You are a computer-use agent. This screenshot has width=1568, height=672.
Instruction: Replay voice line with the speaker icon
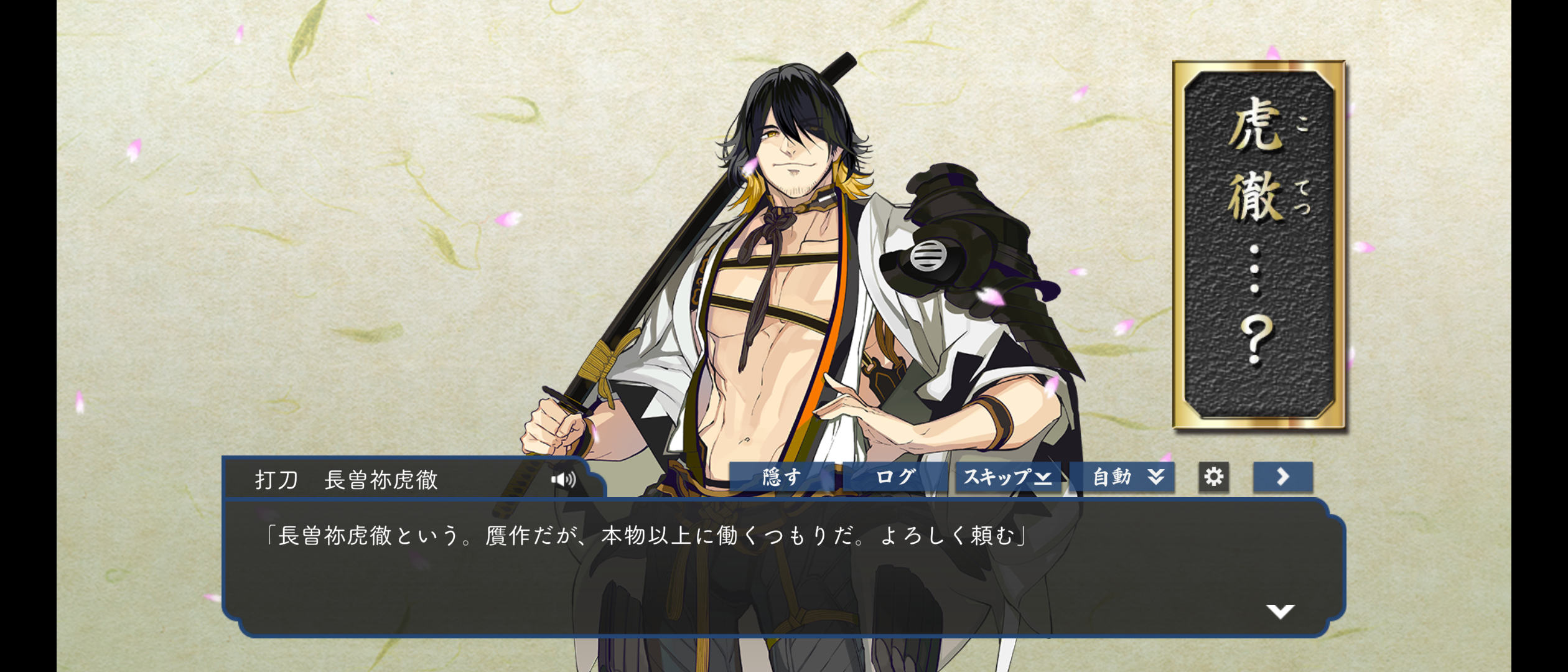click(564, 479)
